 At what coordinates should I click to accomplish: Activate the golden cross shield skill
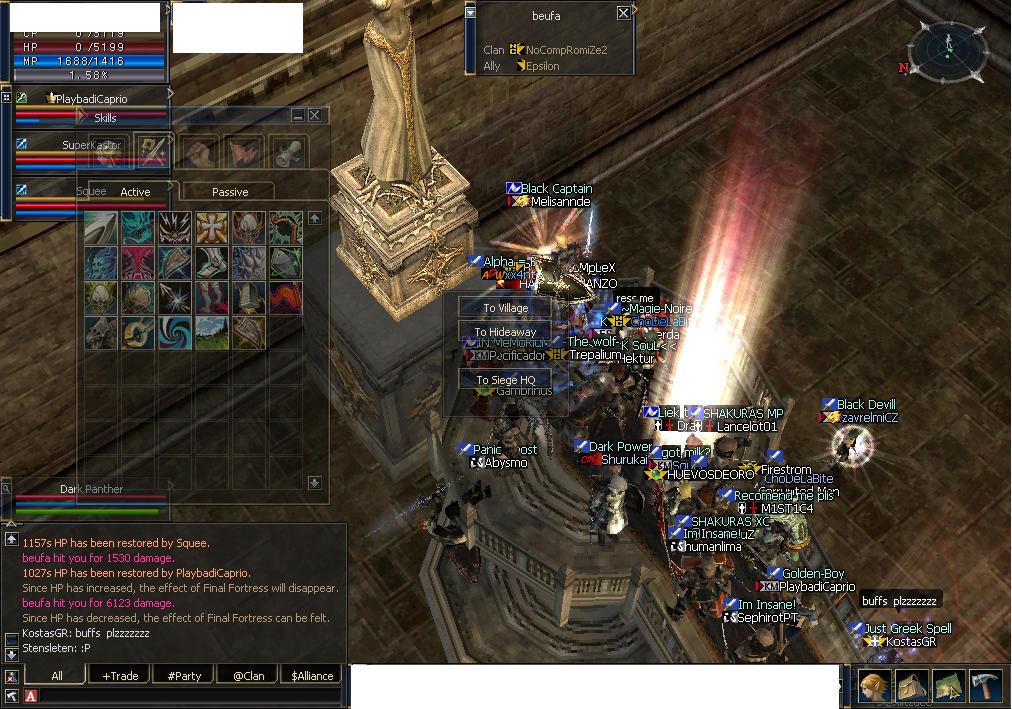pos(212,228)
